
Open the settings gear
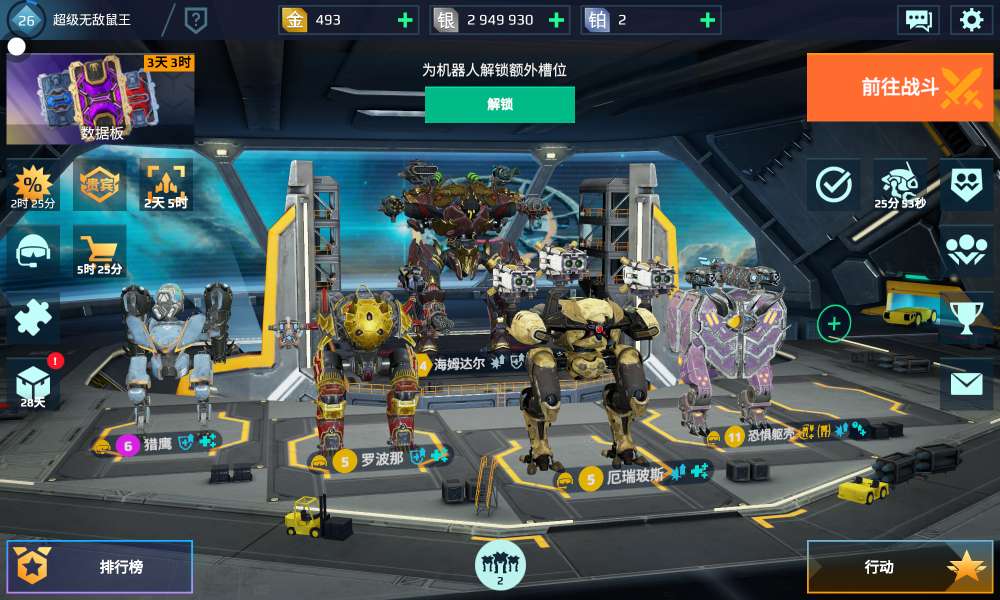tap(970, 19)
